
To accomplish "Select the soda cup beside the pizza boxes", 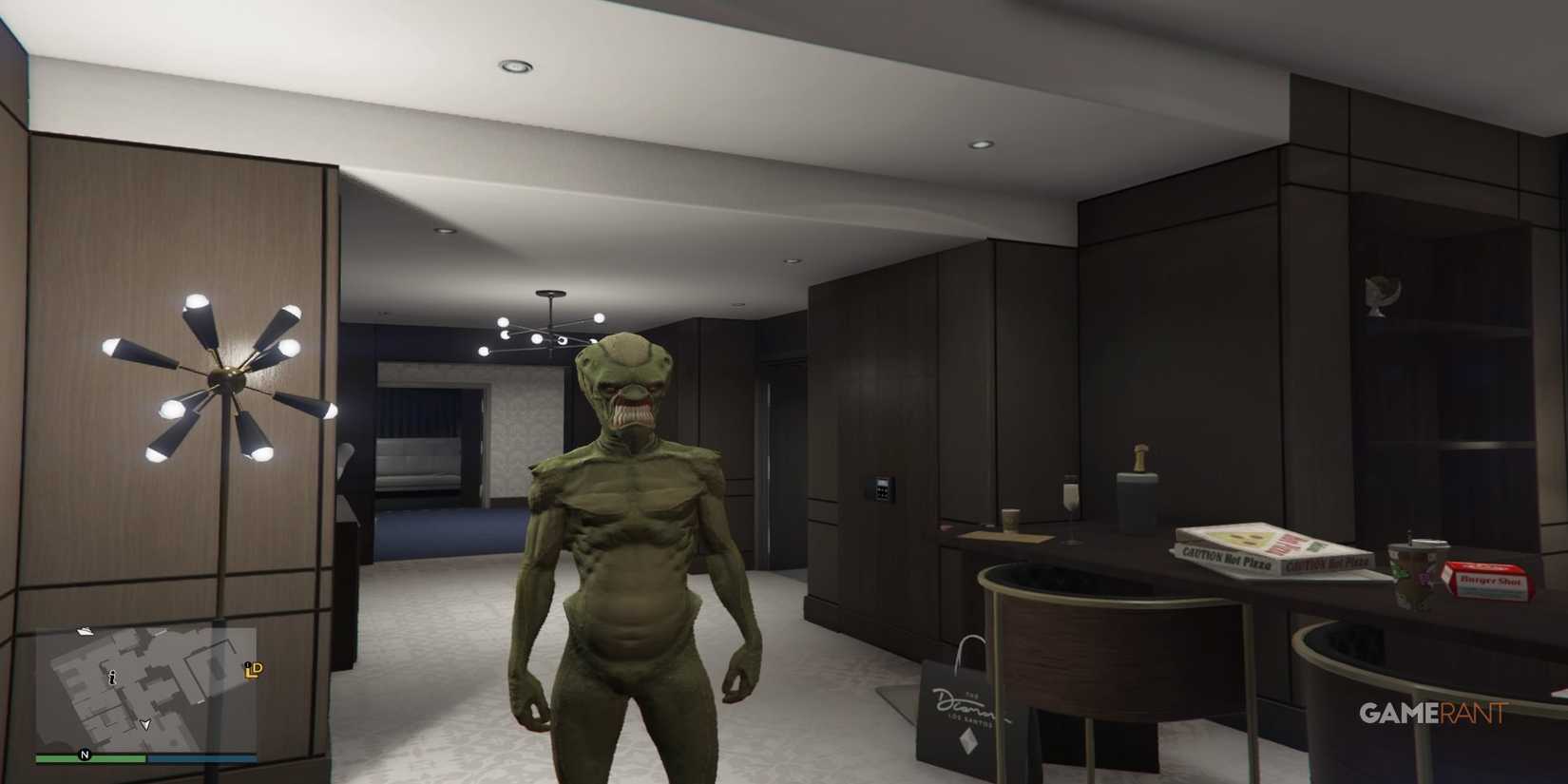I will point(1414,566).
